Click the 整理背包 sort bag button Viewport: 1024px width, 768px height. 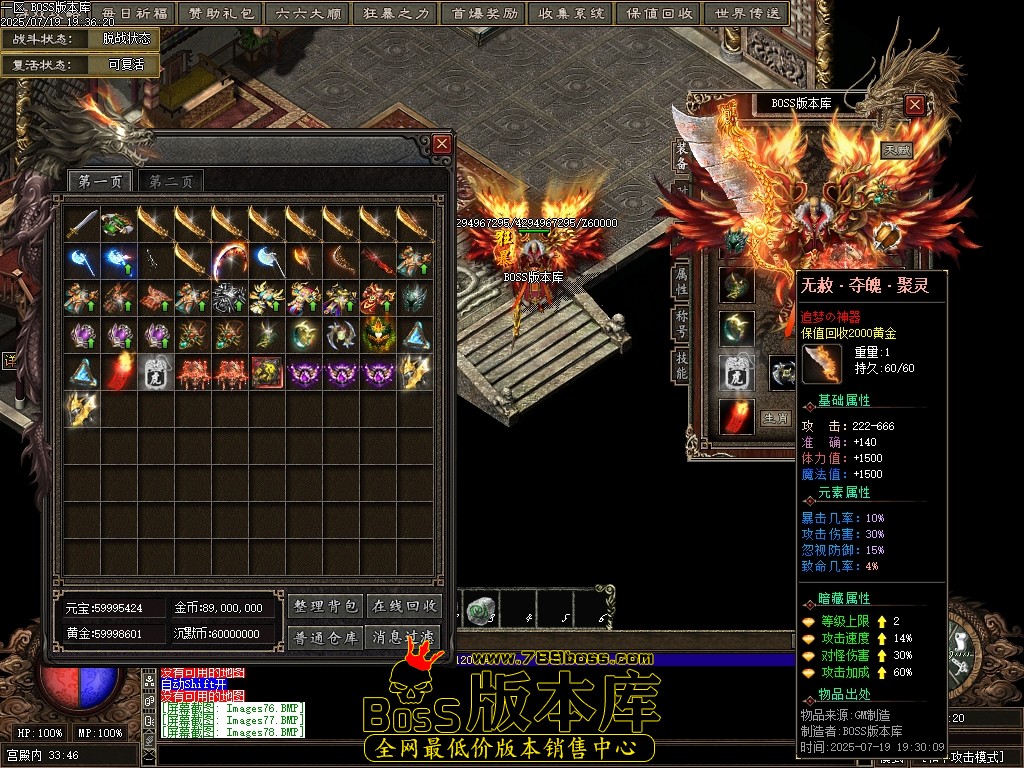coord(325,606)
